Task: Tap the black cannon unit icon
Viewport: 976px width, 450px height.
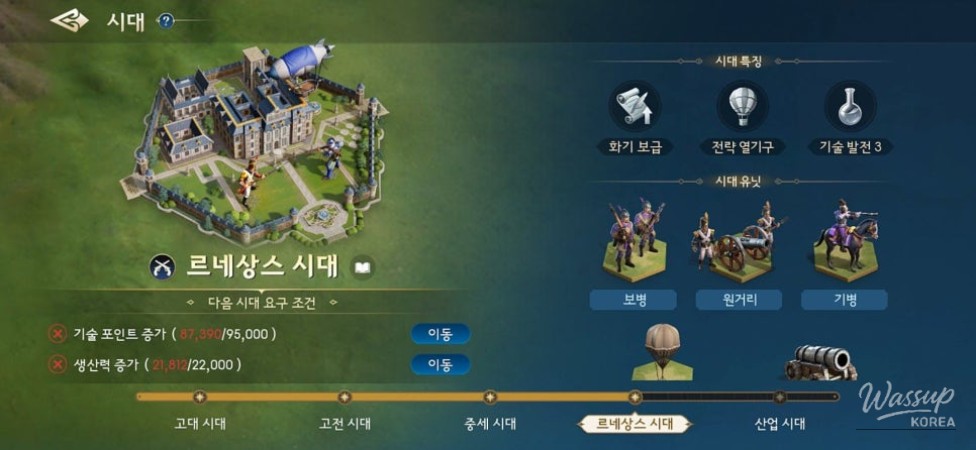Action: pyautogui.click(x=820, y=362)
